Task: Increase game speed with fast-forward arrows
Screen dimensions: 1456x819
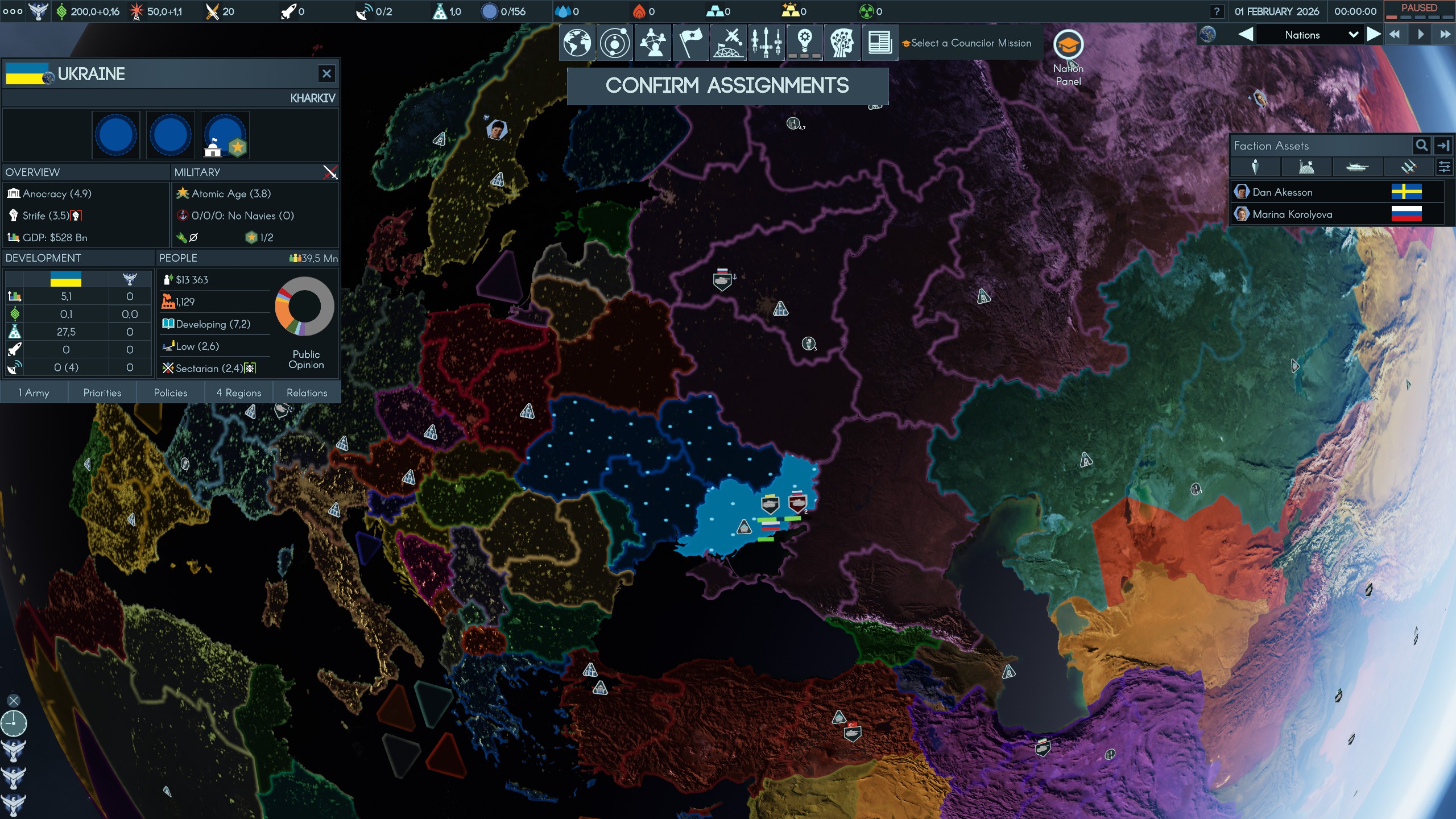Action: click(1445, 35)
